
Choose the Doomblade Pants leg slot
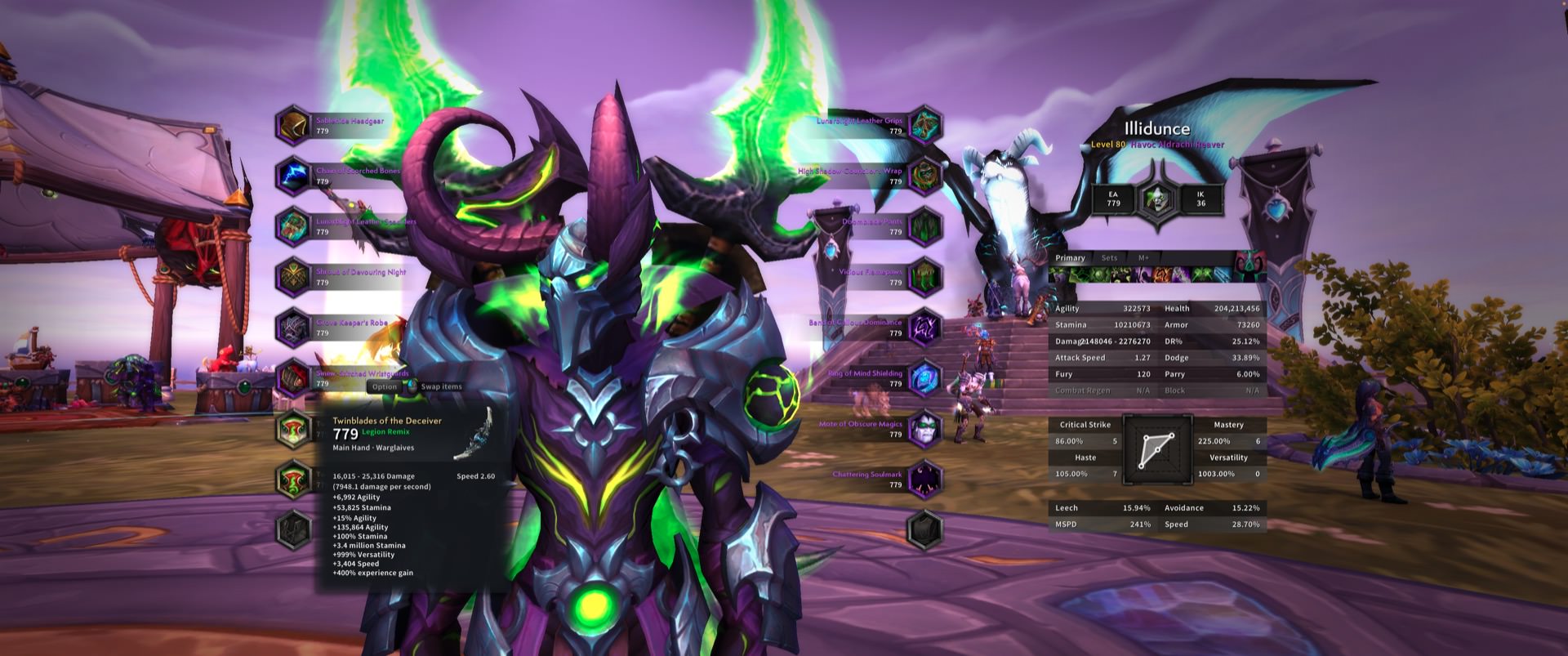point(925,226)
